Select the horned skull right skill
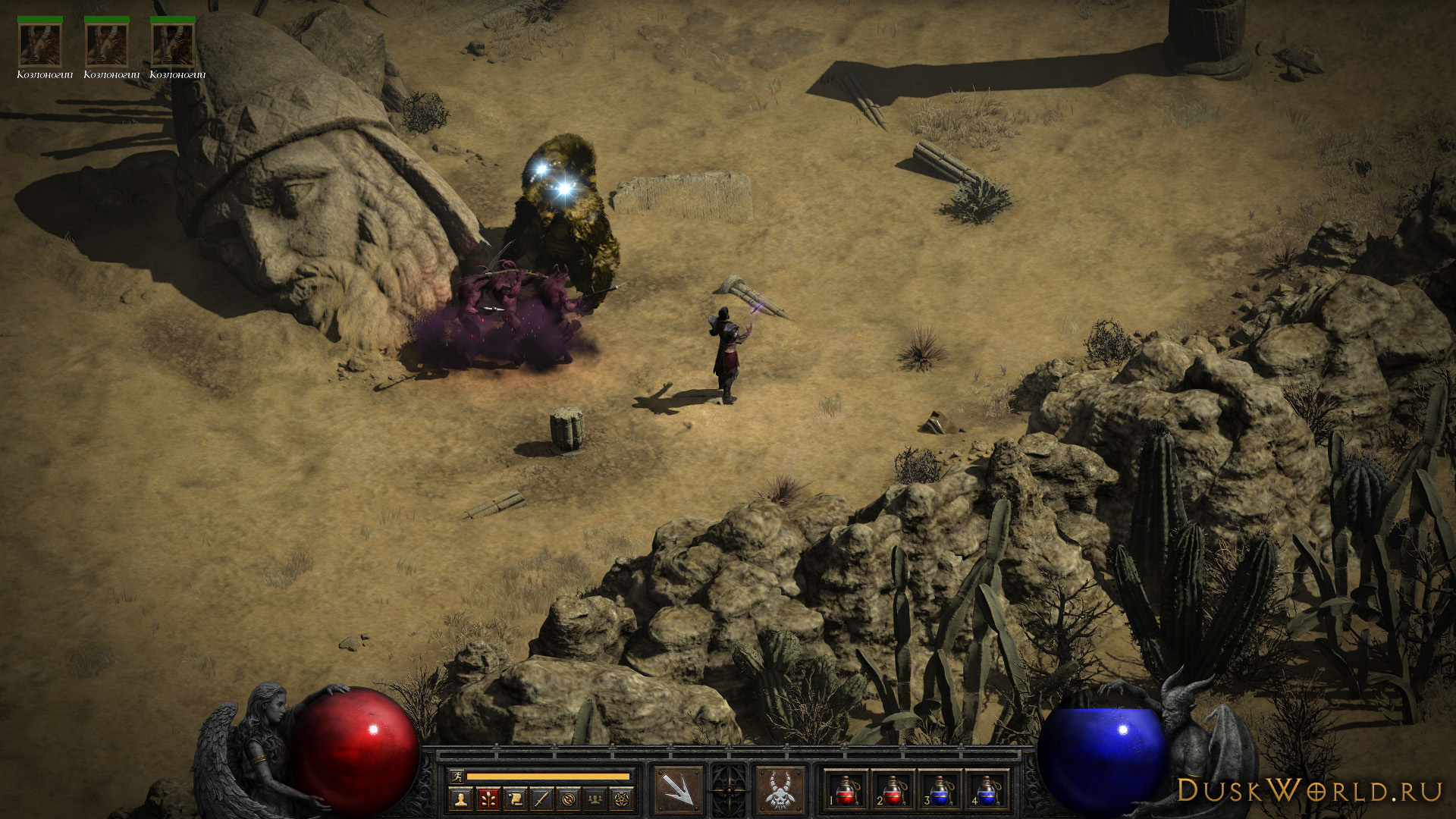The height and width of the screenshot is (819, 1456). click(x=780, y=789)
